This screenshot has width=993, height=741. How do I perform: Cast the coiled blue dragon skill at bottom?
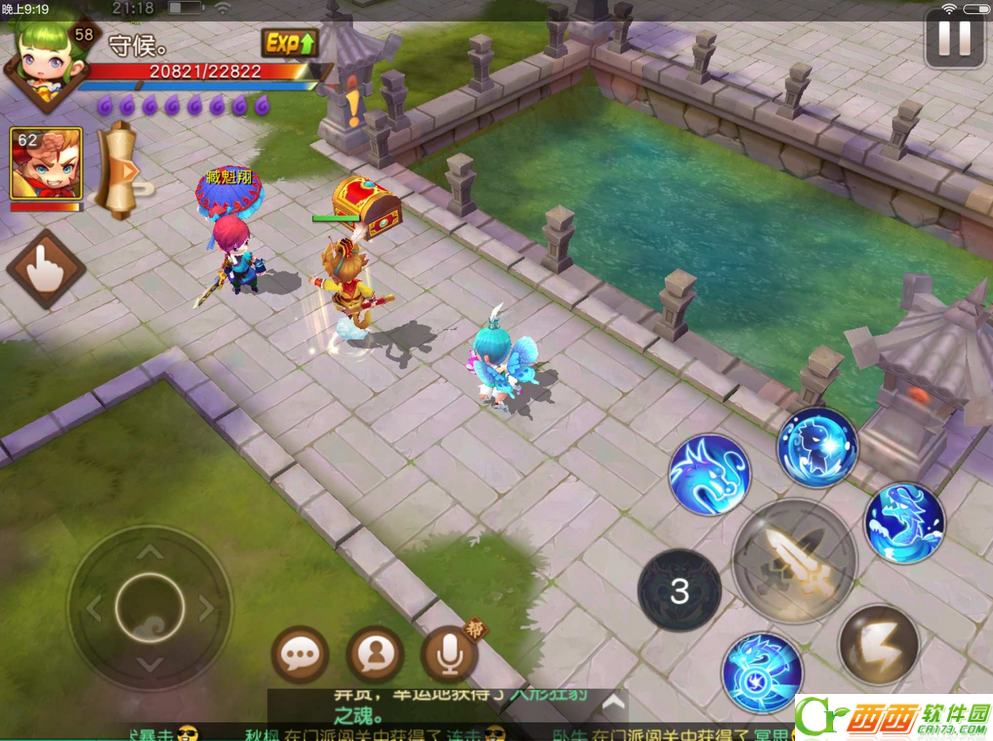pos(762,672)
